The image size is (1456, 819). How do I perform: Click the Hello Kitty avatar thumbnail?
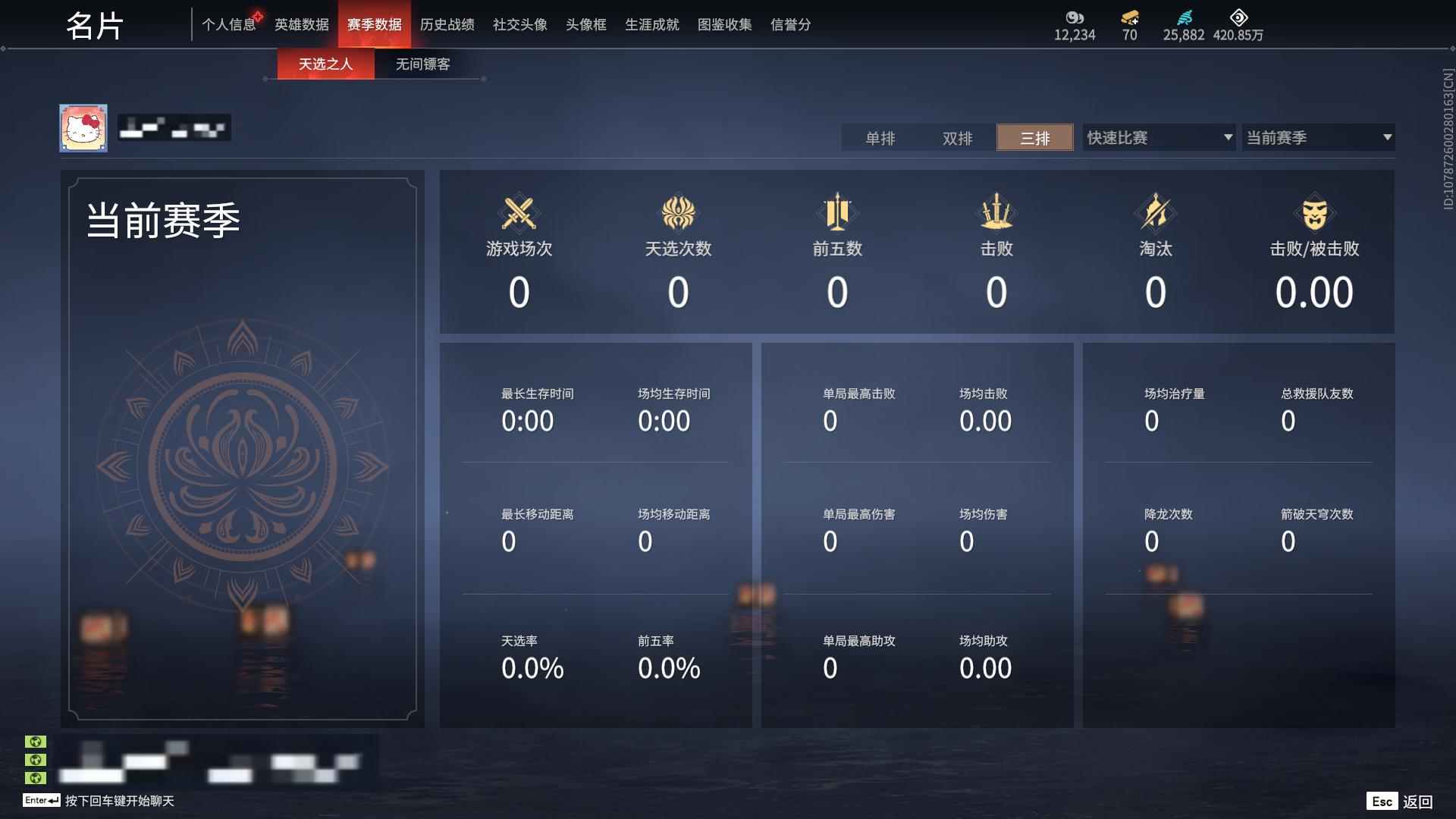[x=83, y=127]
